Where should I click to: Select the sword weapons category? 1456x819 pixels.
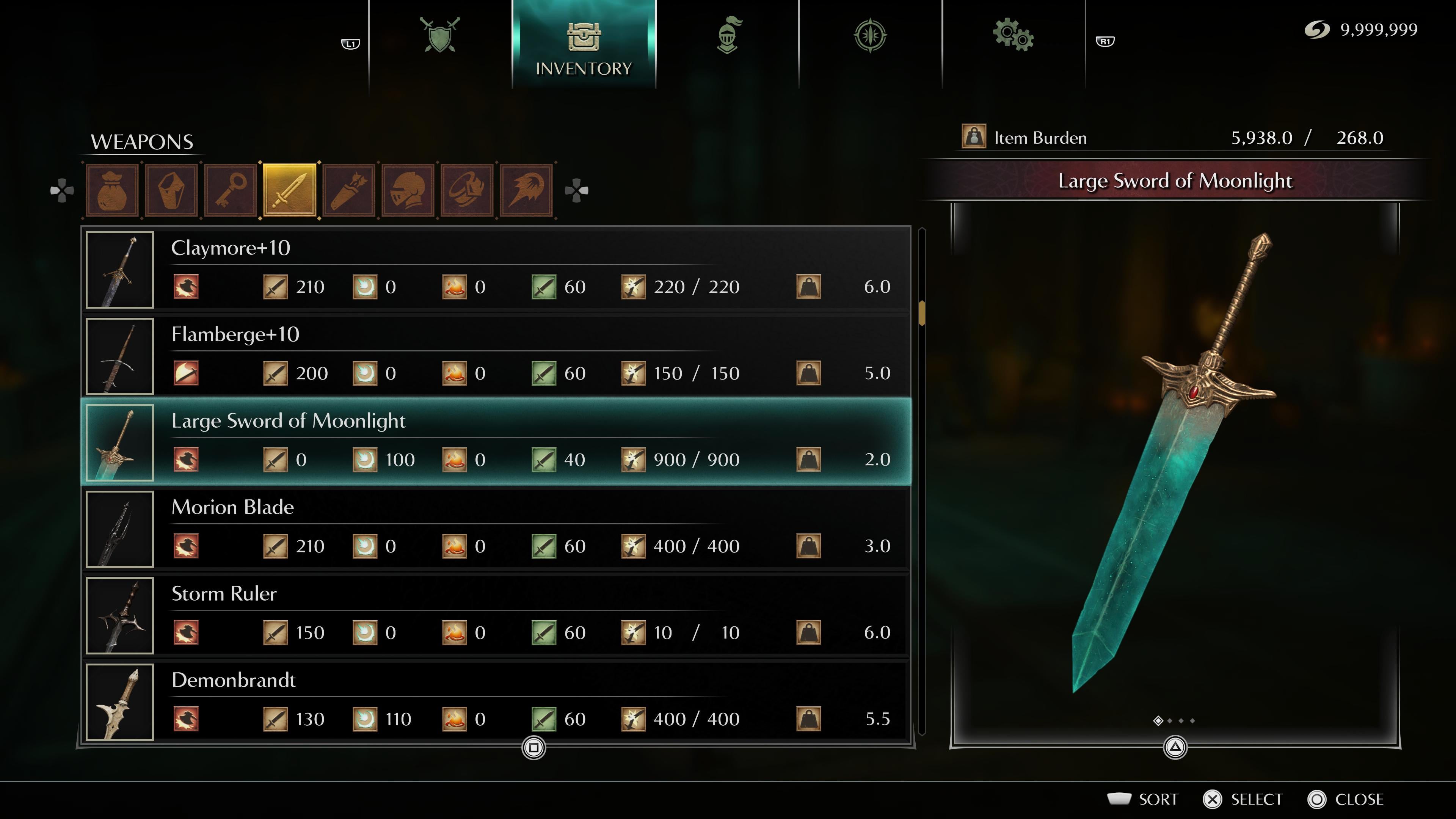pyautogui.click(x=289, y=190)
